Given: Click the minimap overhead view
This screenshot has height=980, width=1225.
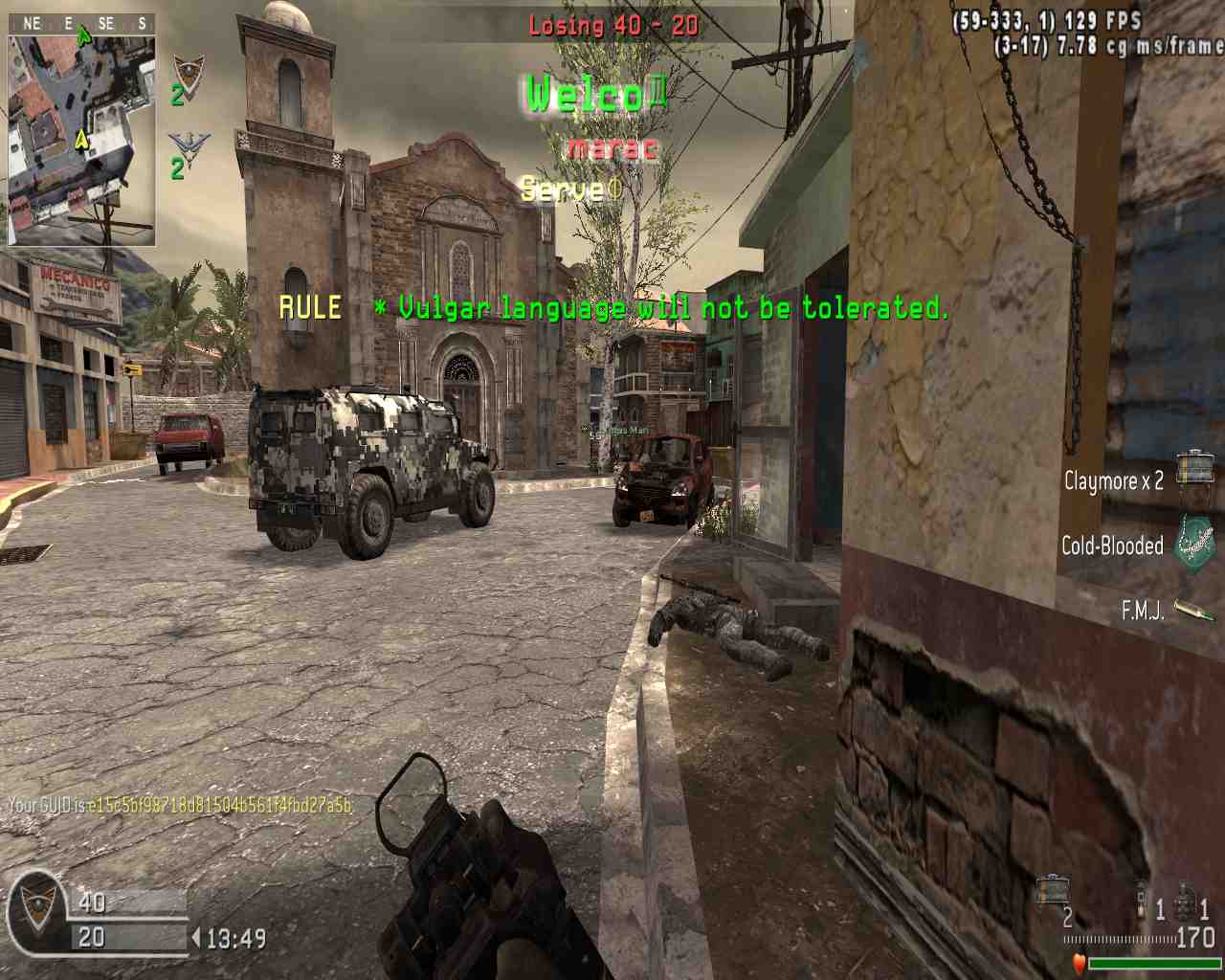Looking at the screenshot, I should pyautogui.click(x=81, y=139).
